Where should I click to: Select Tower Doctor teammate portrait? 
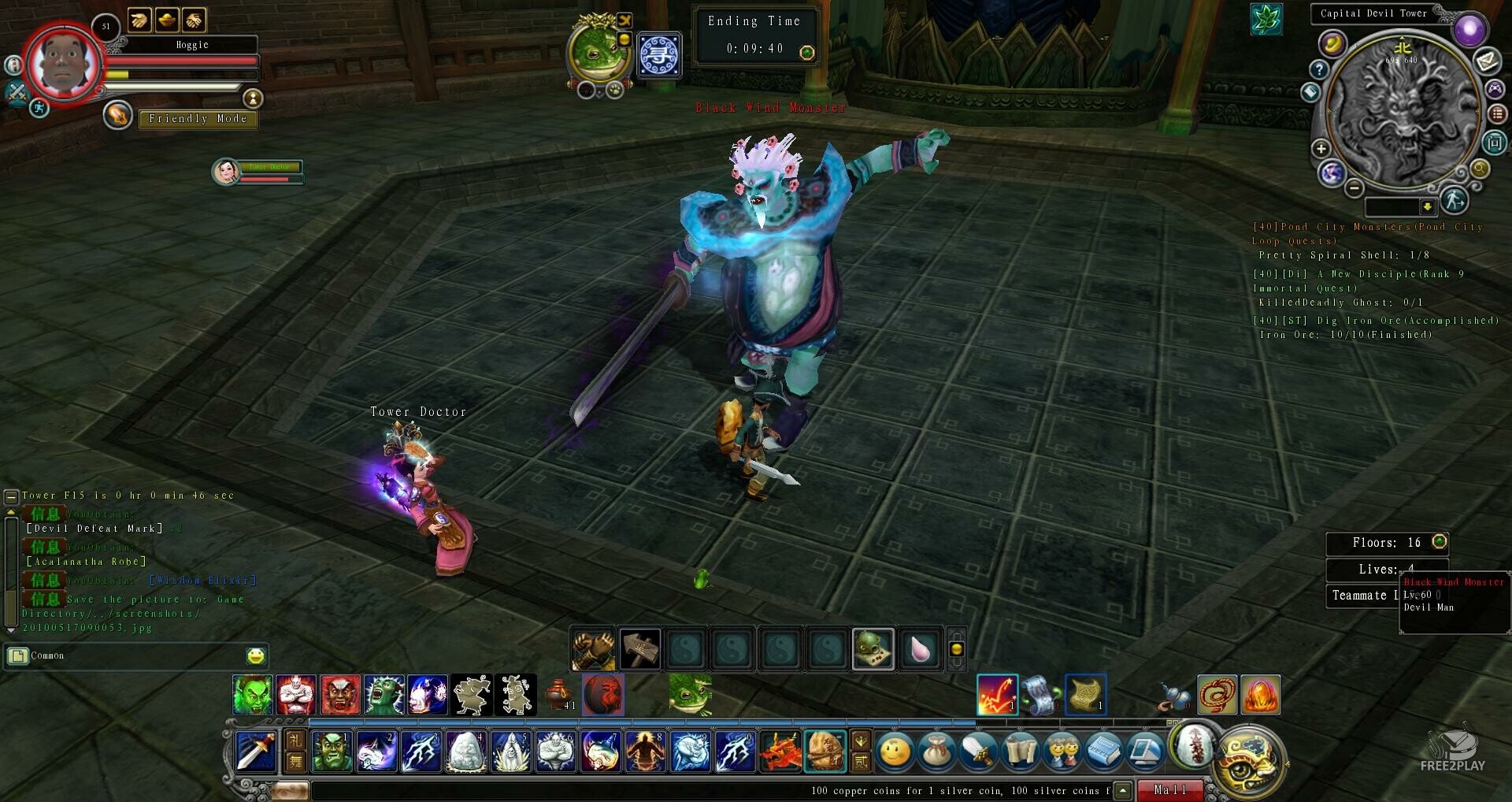pos(227,171)
